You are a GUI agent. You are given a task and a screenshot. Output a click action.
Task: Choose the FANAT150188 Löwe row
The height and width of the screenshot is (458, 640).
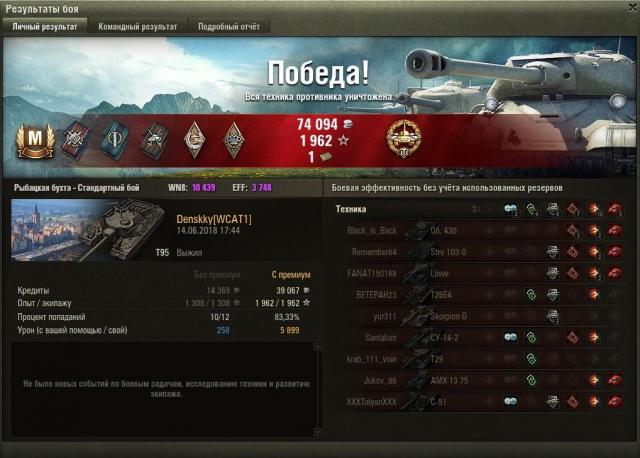coord(480,273)
